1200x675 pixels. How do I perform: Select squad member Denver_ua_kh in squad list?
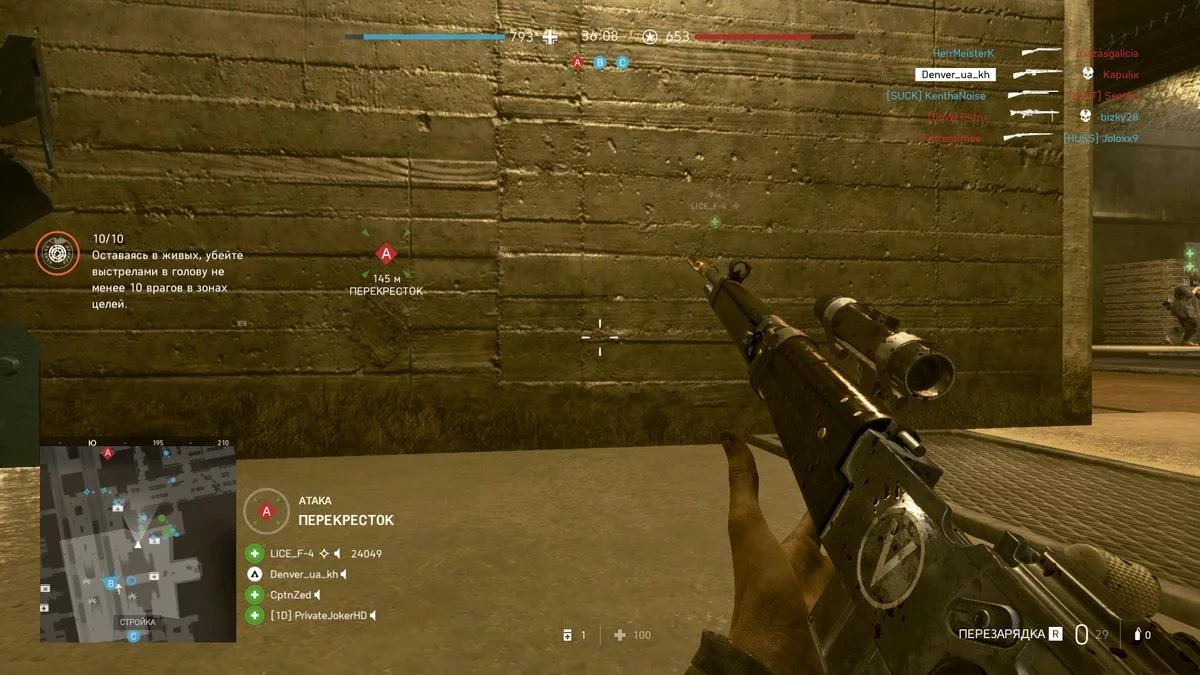[x=305, y=574]
